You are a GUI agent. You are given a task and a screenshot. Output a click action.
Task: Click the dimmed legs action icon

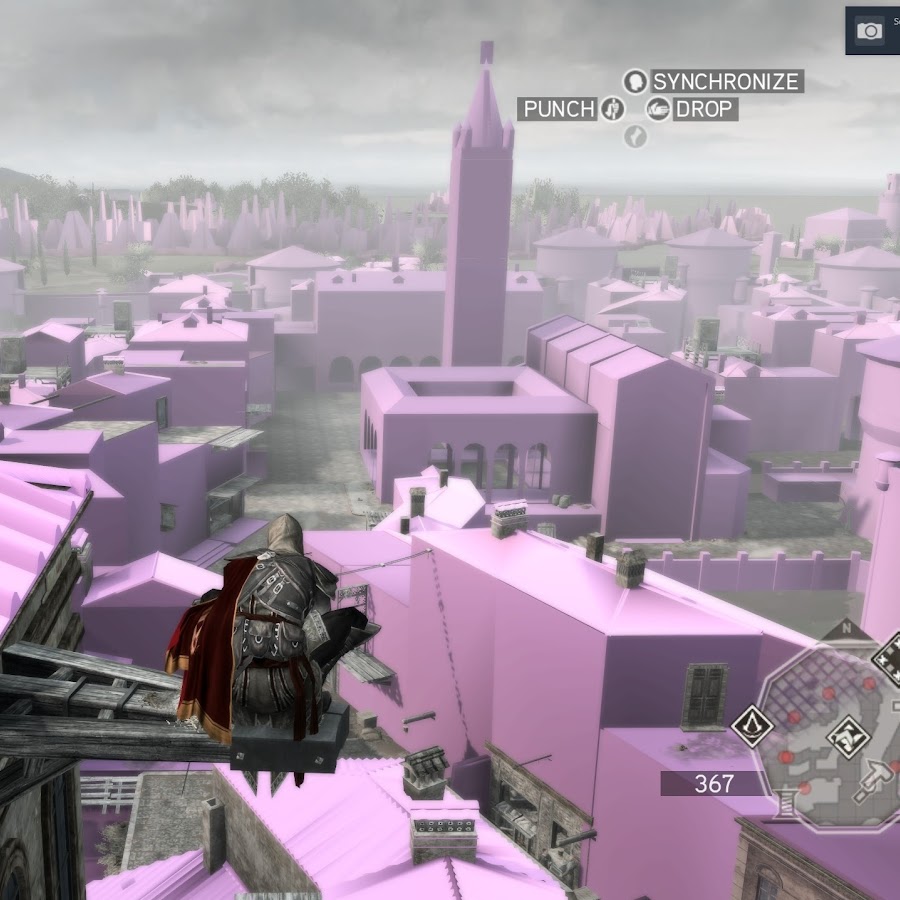click(x=635, y=136)
